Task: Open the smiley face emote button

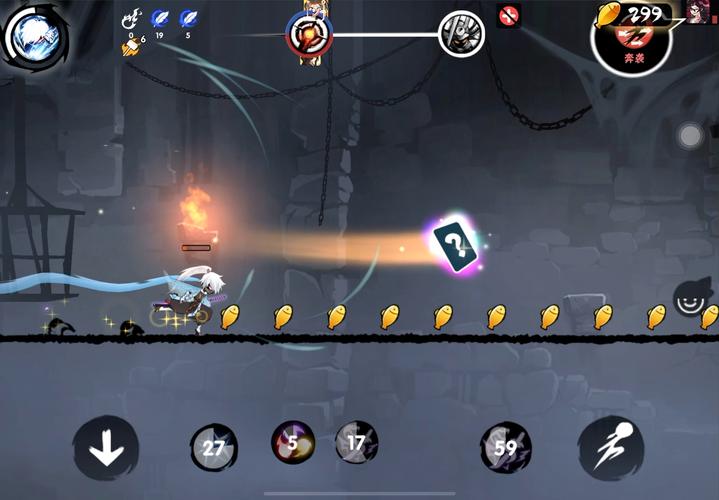Action: 691,295
